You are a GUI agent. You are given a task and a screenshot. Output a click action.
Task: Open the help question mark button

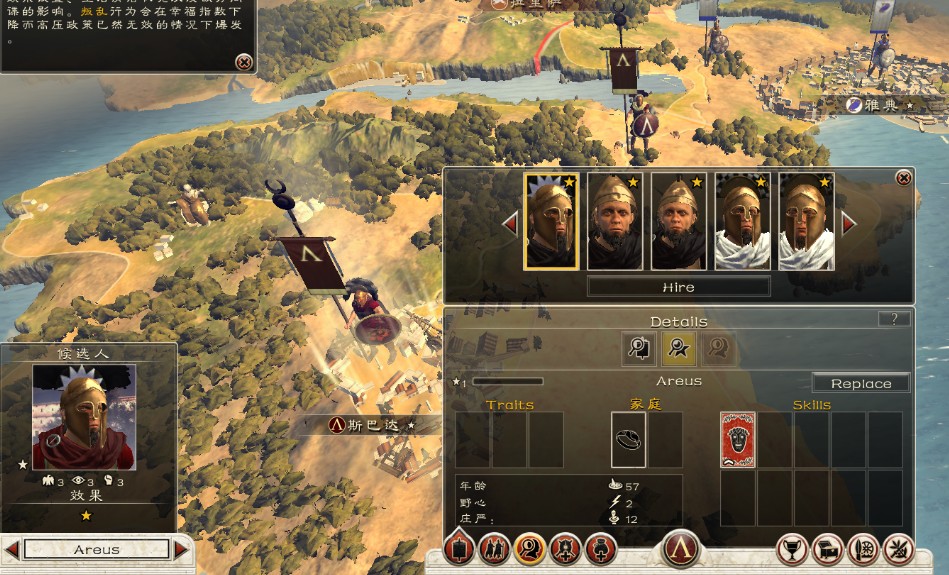click(893, 319)
